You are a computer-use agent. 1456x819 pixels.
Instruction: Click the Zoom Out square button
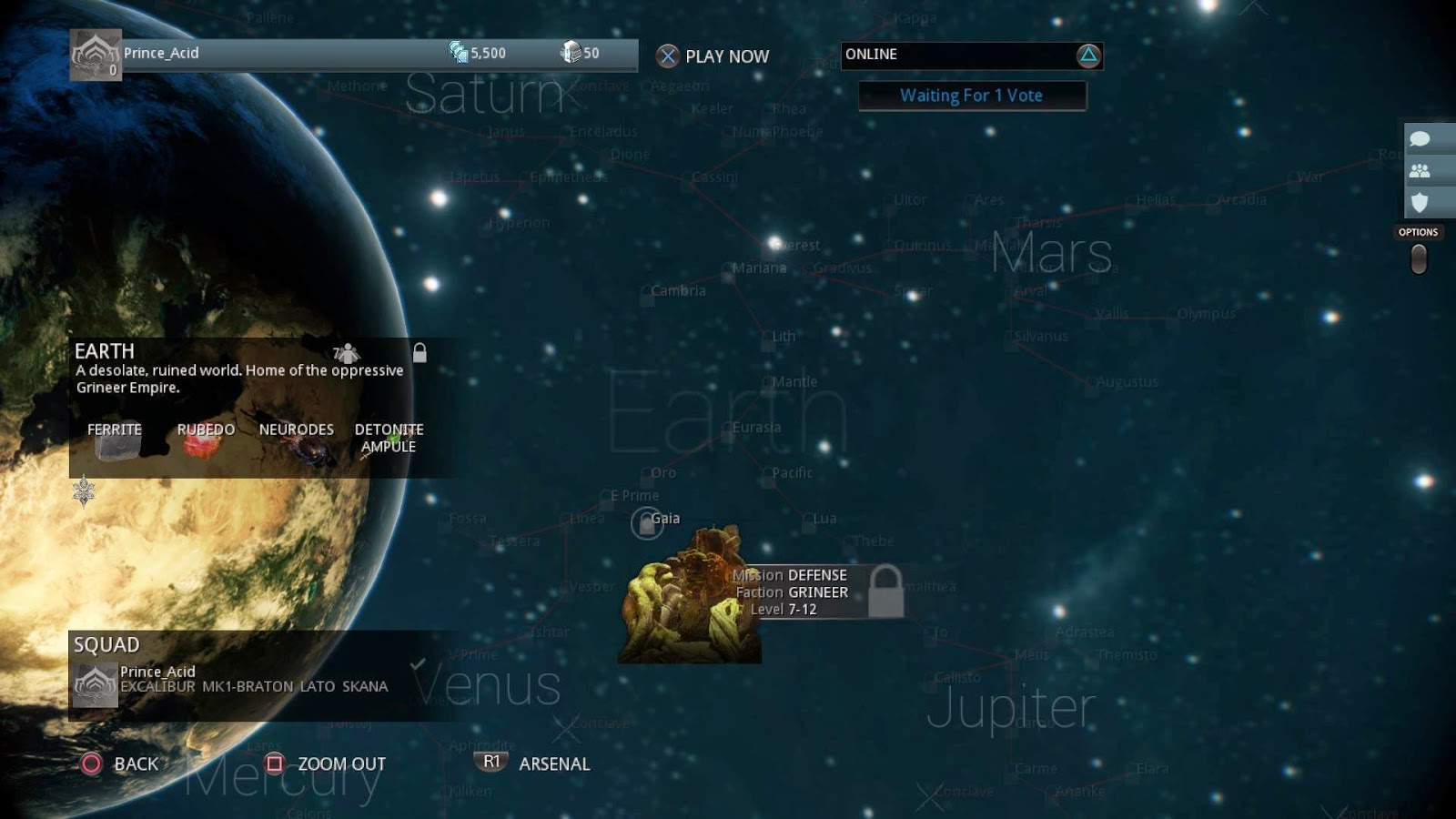pyautogui.click(x=275, y=763)
